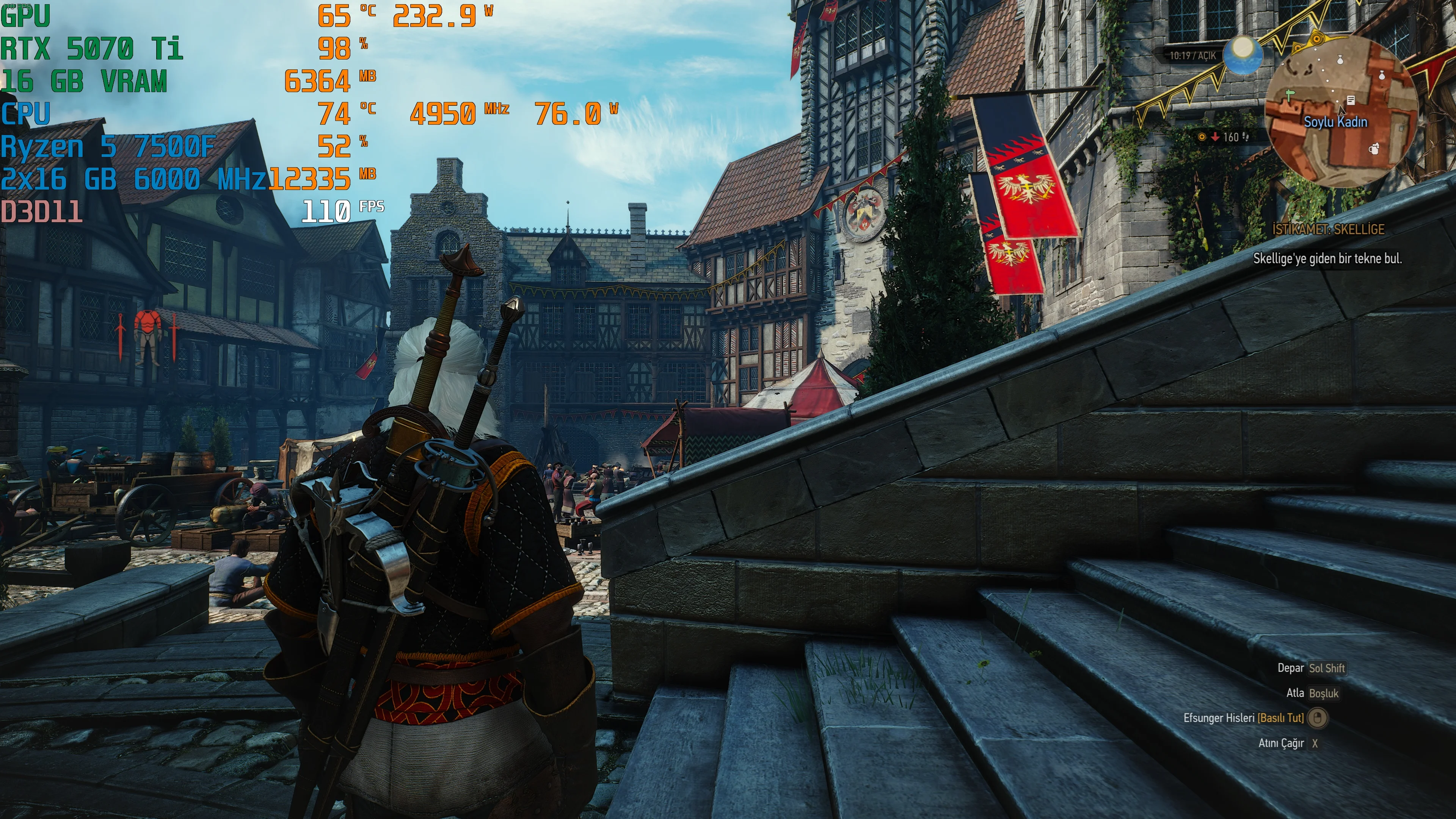Select the Soylu Kadın label on the minimap

tap(1335, 122)
